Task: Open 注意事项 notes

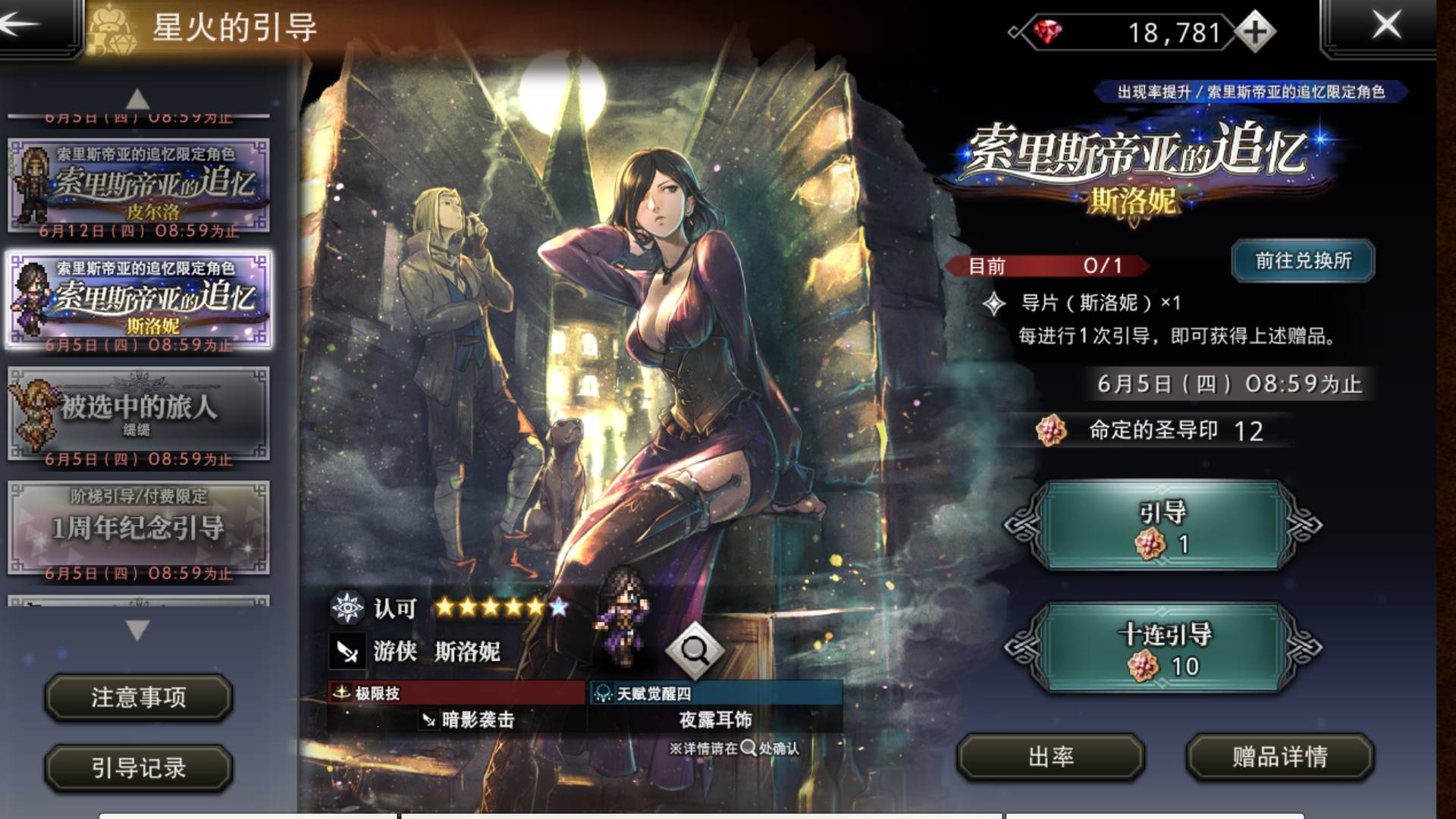Action: pos(139,697)
